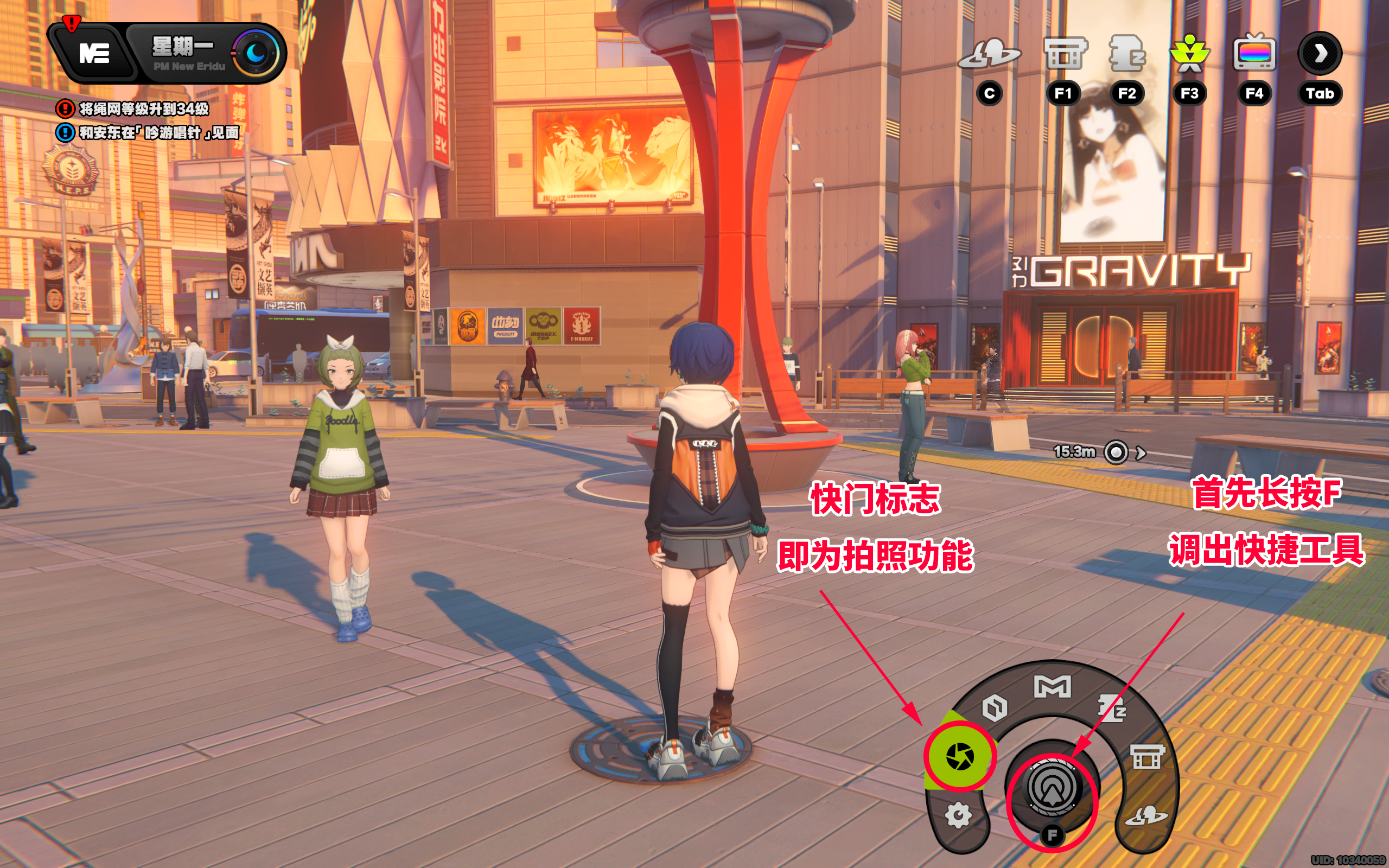This screenshot has width=1389, height=868.
Task: Open settings via the wheel's gear icon
Action: [x=959, y=815]
